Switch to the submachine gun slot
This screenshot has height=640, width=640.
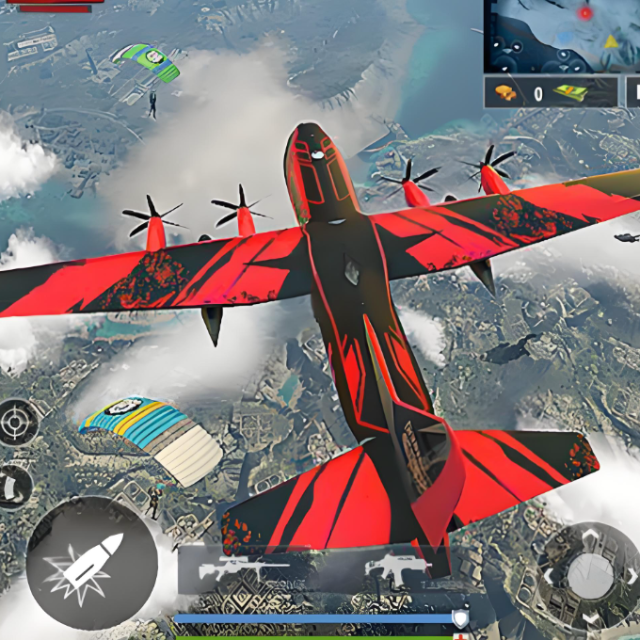397,571
